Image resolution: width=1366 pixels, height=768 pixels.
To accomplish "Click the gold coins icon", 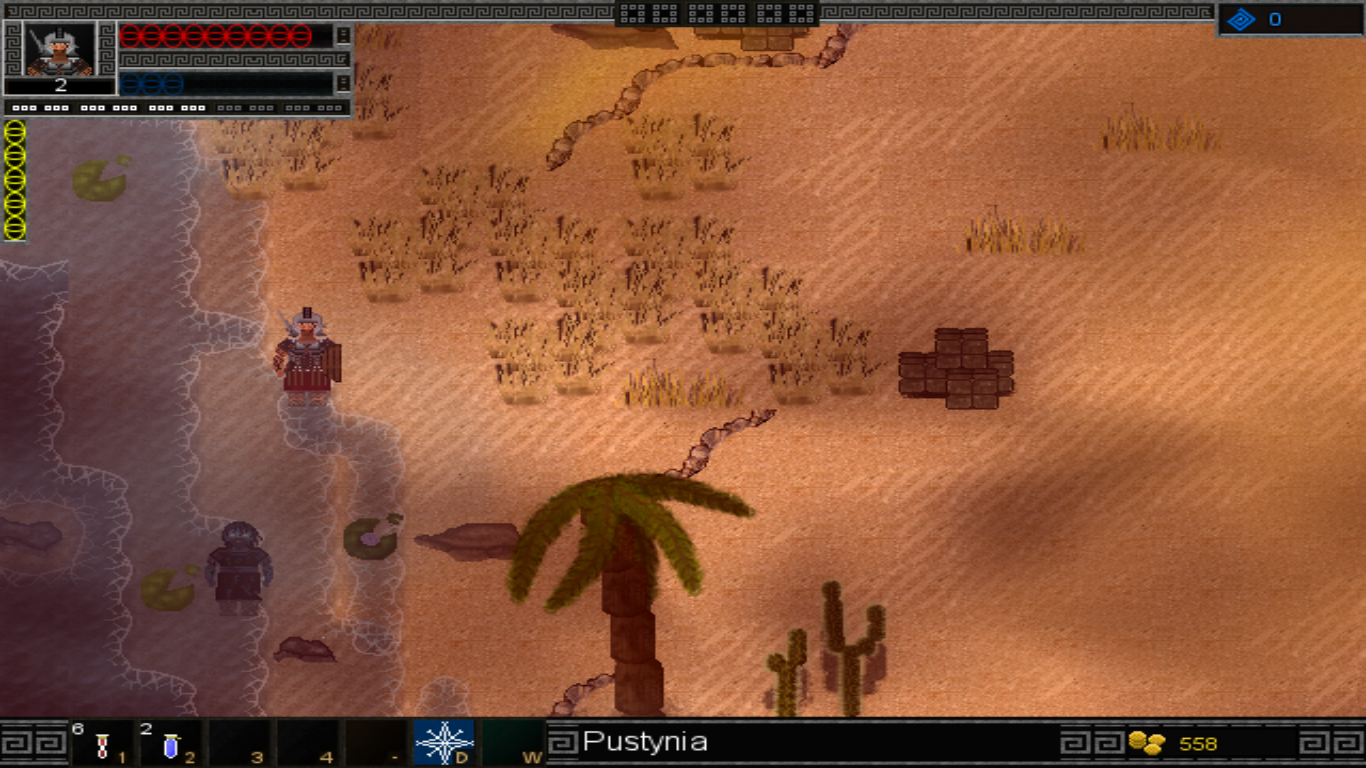I will (1147, 743).
